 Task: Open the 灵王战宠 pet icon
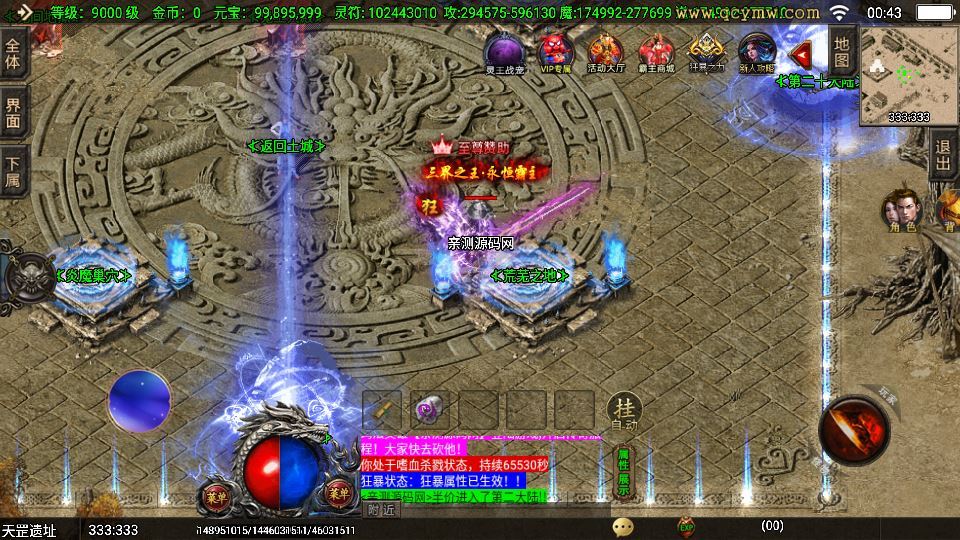pyautogui.click(x=504, y=50)
